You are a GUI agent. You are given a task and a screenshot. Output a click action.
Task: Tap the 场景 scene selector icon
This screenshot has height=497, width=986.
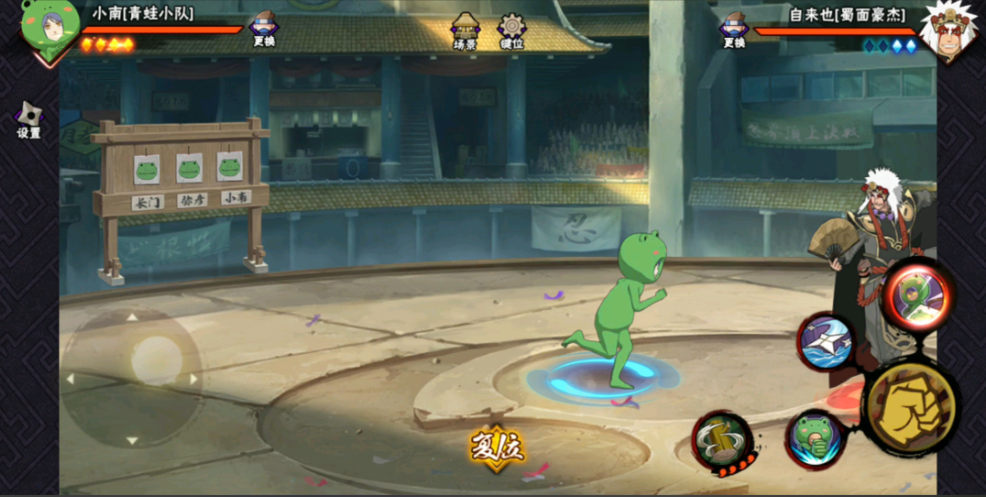[x=465, y=29]
